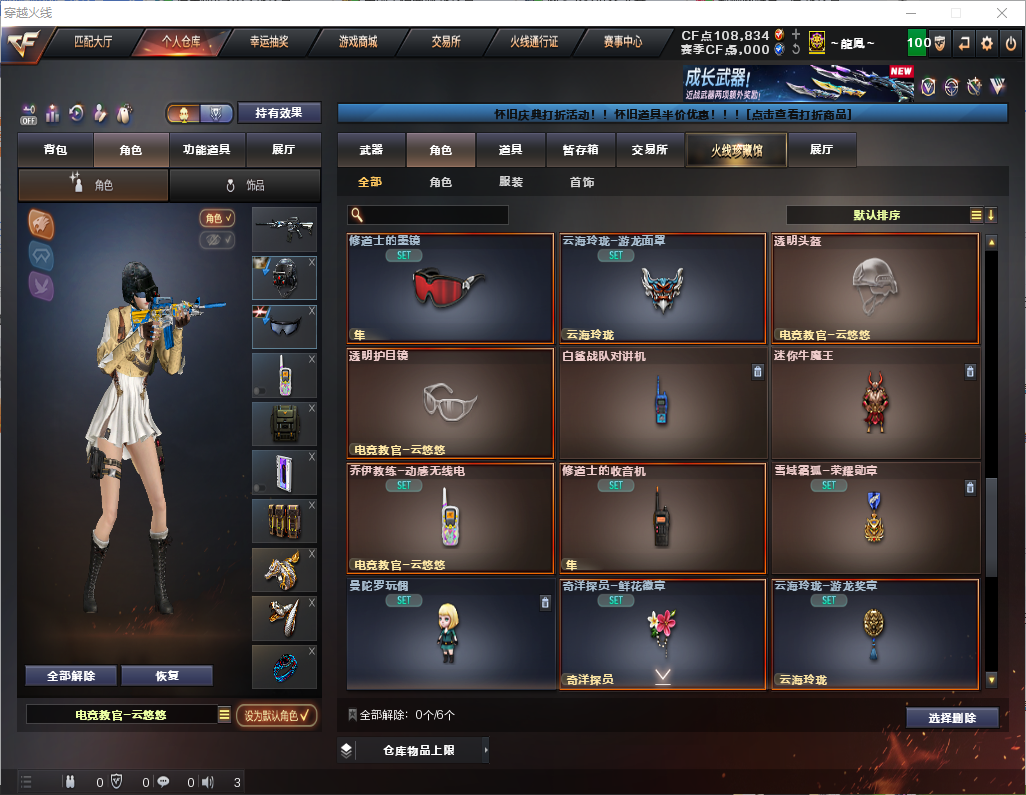Screen dimensions: 1026x795
Task: Switch to the 火线珍藏馆 collection tab
Action: pos(736,150)
